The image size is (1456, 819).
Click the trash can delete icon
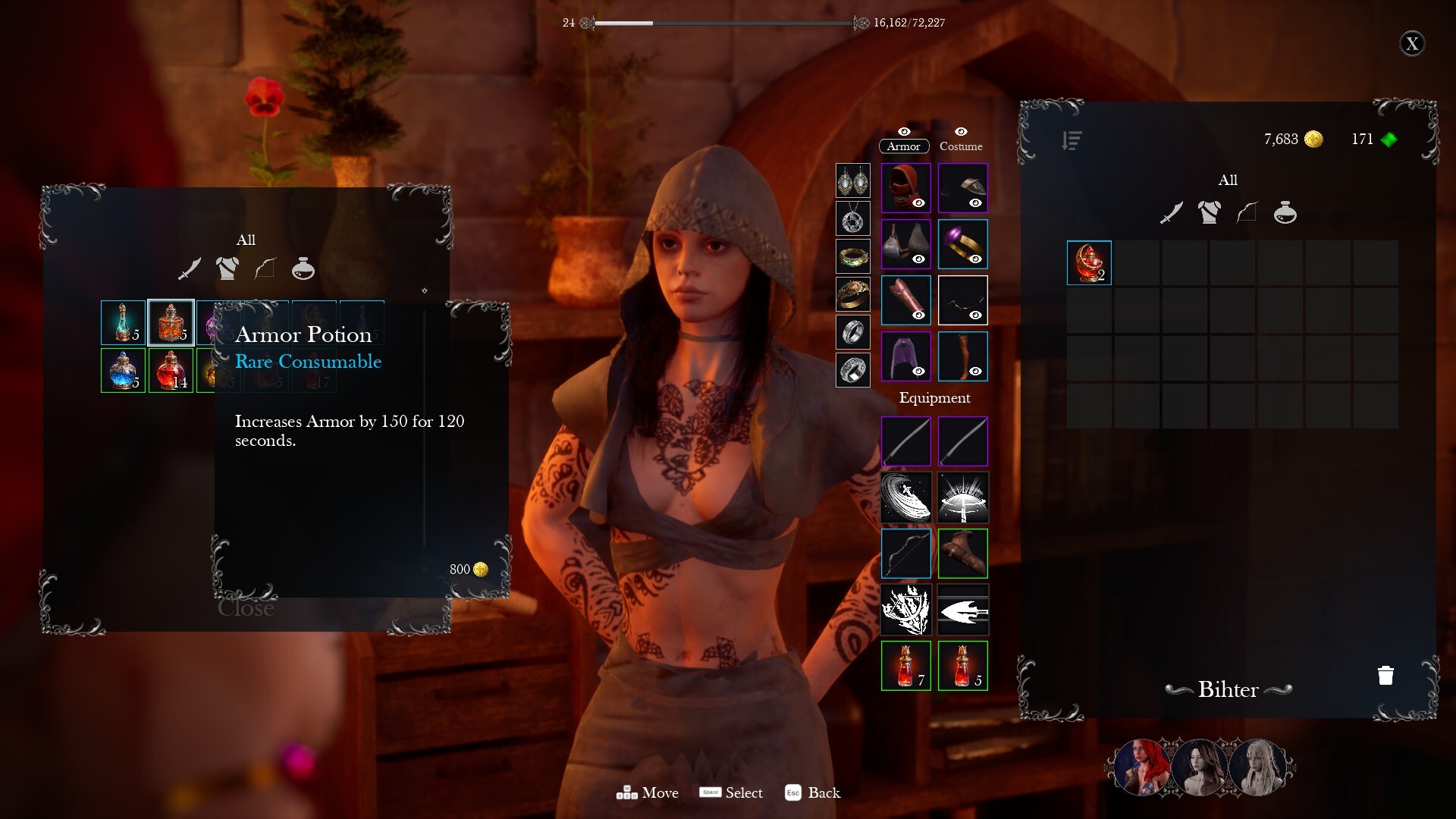(1385, 675)
